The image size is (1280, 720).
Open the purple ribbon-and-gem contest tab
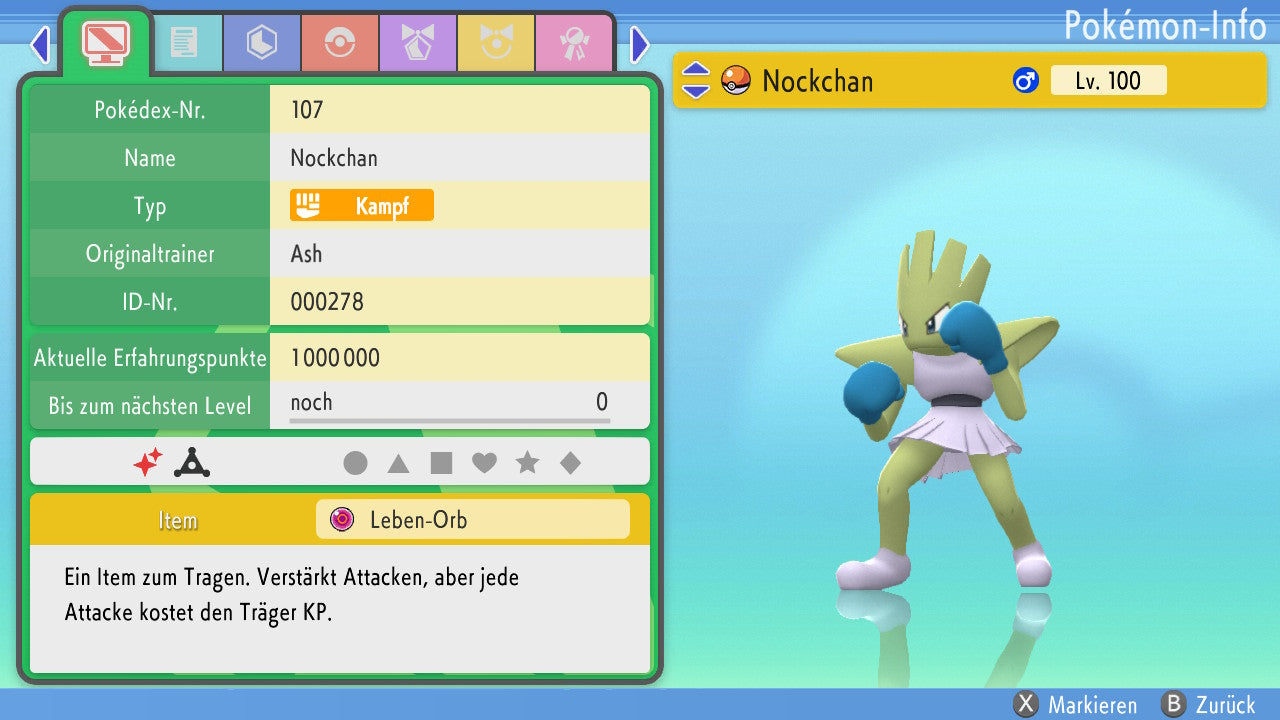[417, 43]
